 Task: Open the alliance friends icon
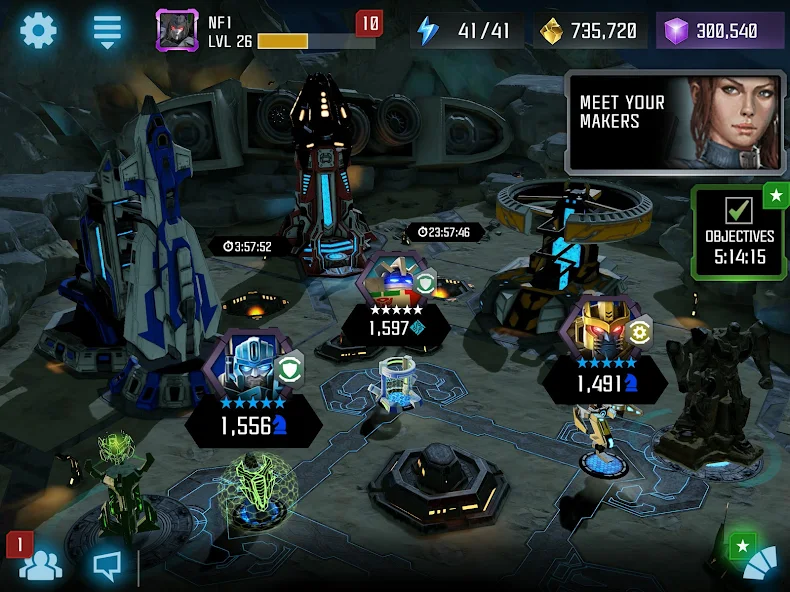[x=40, y=565]
